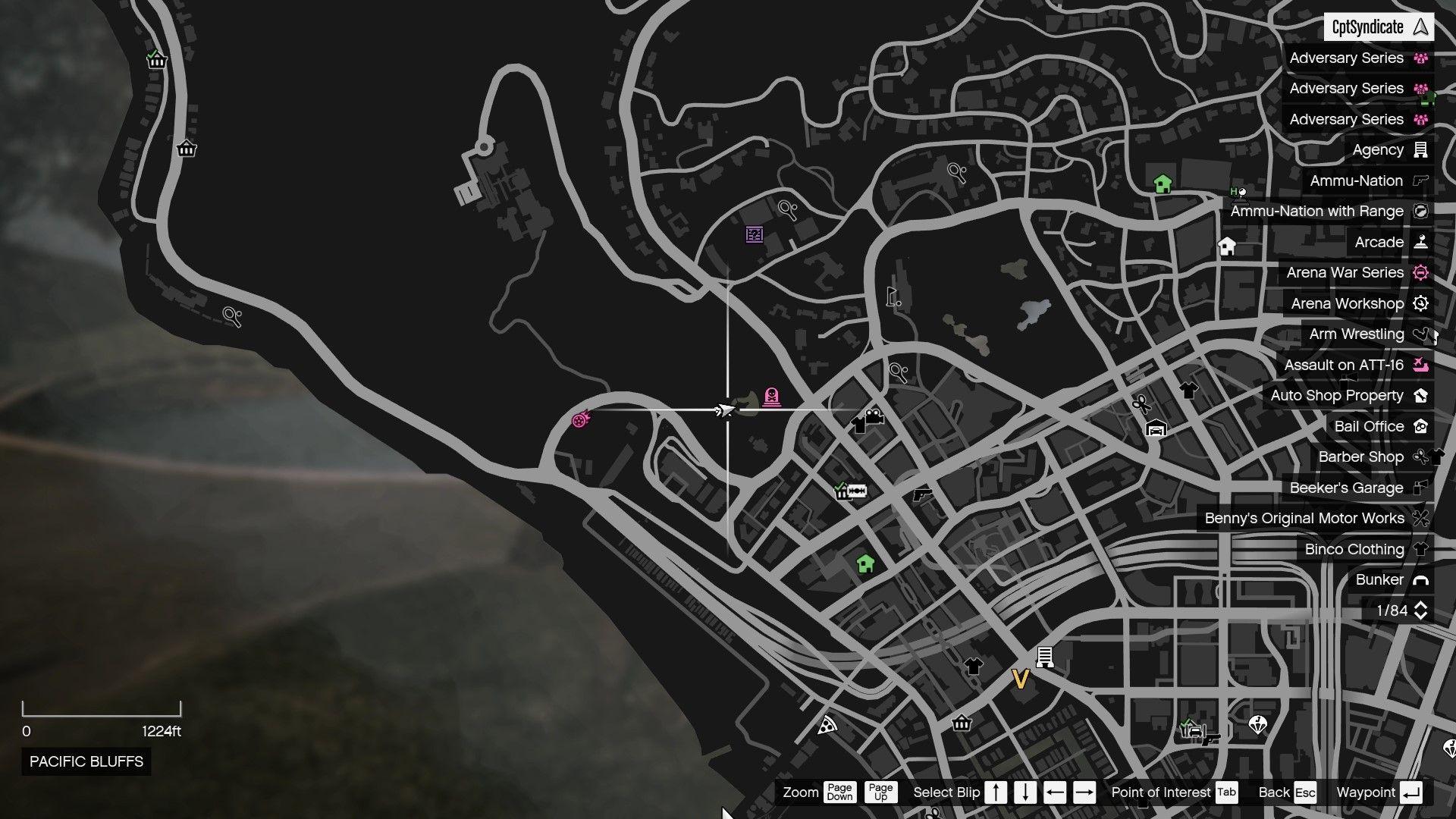Select the razor blade blip next to the bank
The width and height of the screenshot is (1456, 819).
pyautogui.click(x=859, y=489)
